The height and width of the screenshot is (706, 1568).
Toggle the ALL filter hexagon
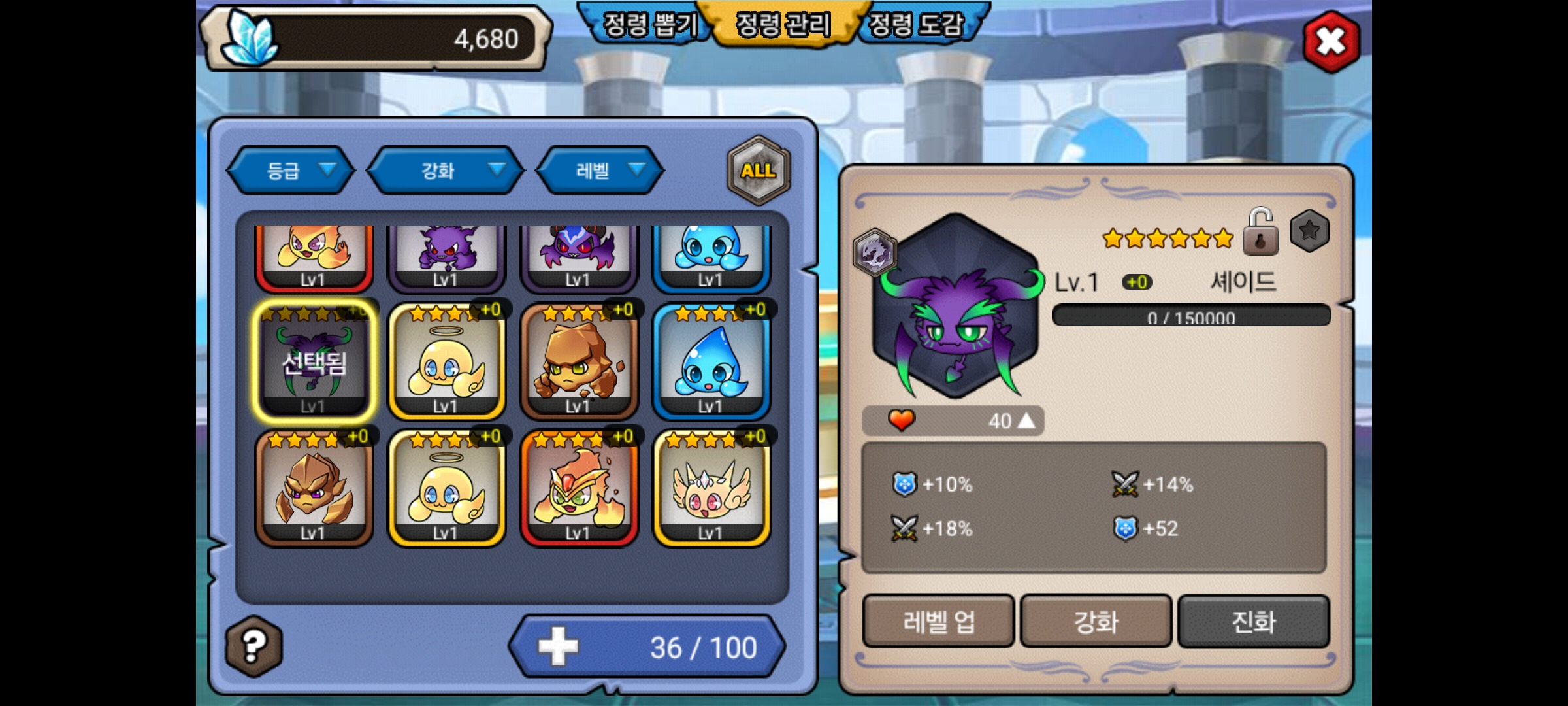click(758, 171)
